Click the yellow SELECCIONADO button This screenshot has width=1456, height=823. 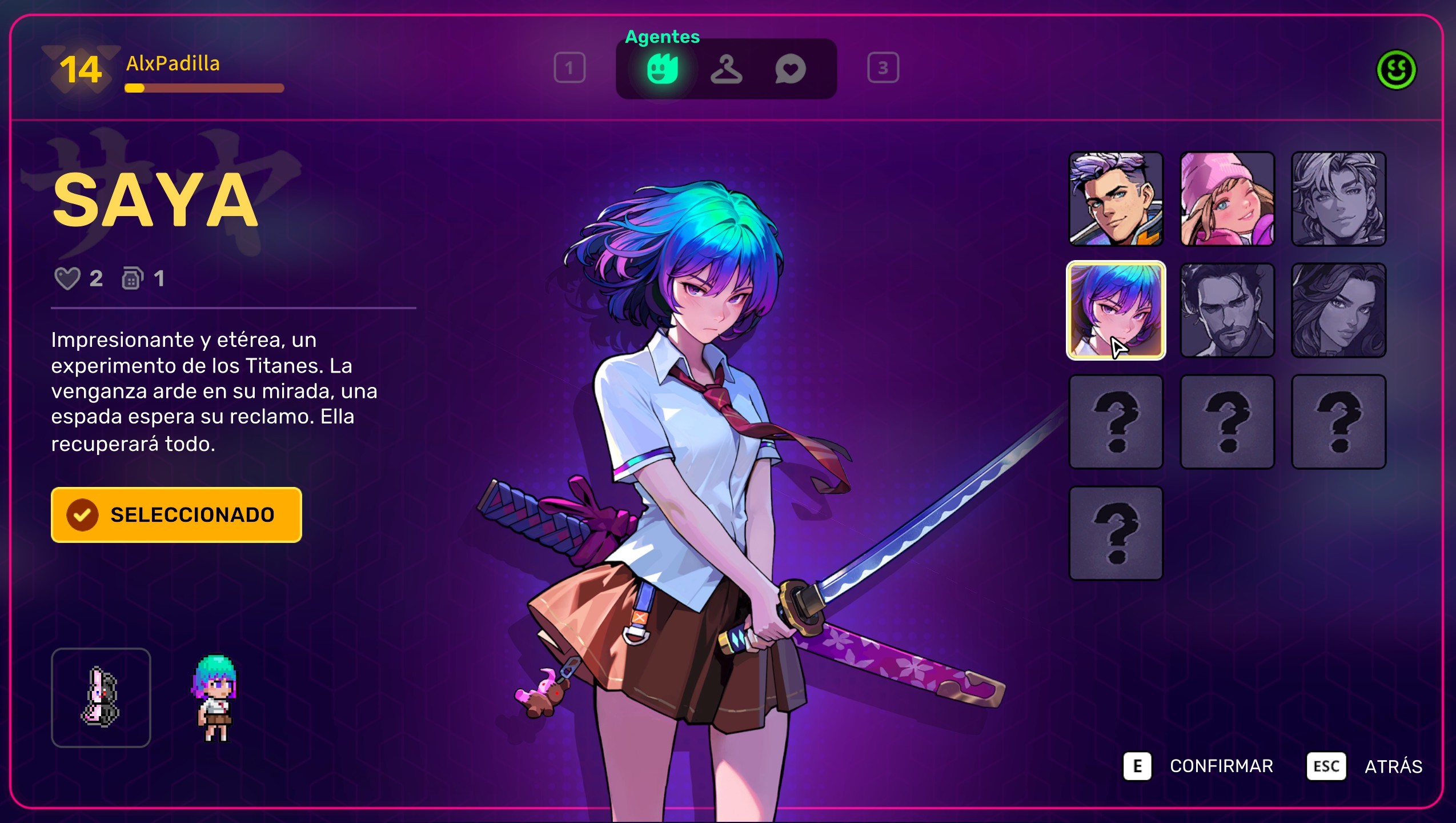point(176,514)
